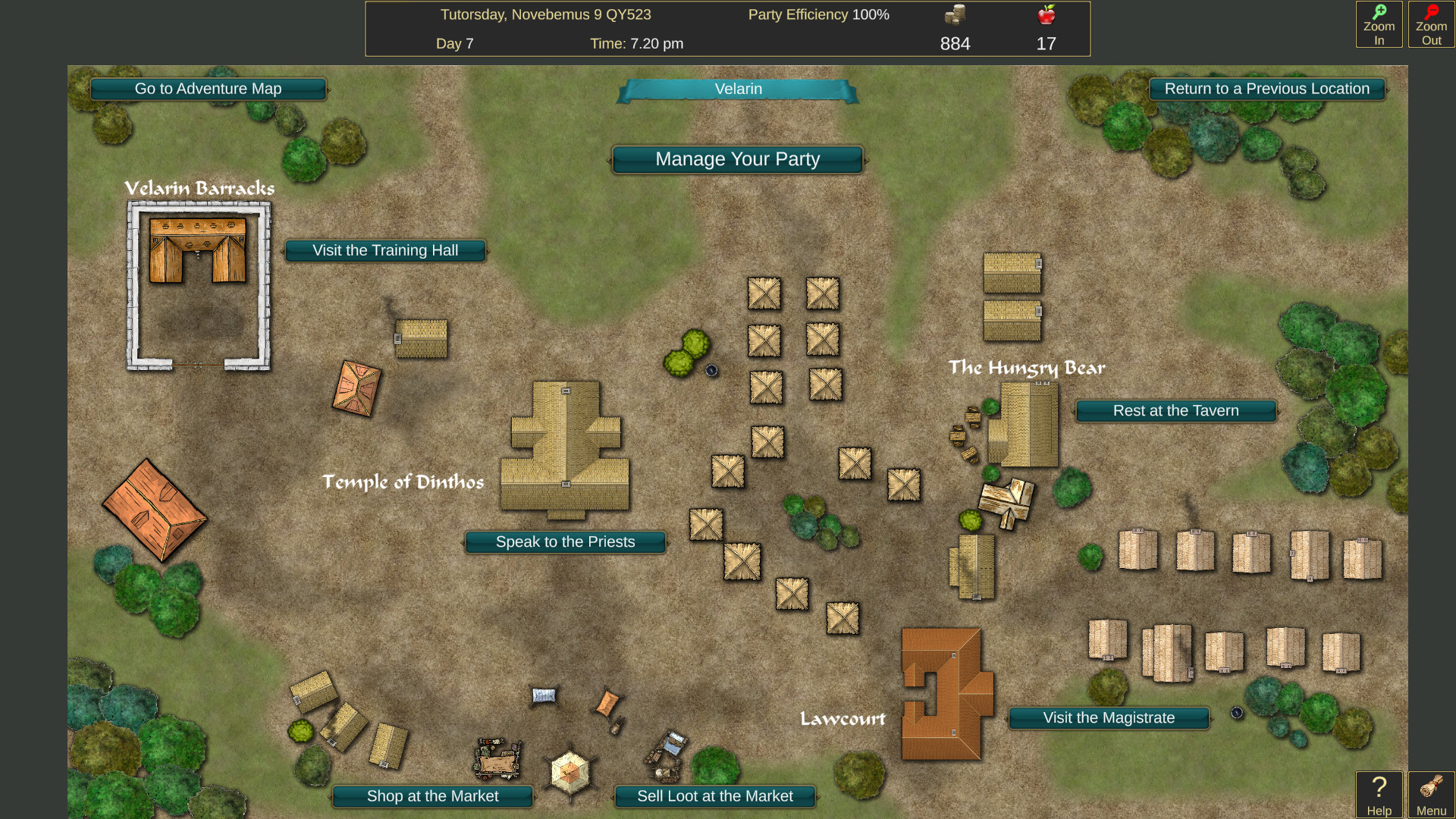Rest at the Tavern
This screenshot has width=1456, height=819.
click(1175, 410)
